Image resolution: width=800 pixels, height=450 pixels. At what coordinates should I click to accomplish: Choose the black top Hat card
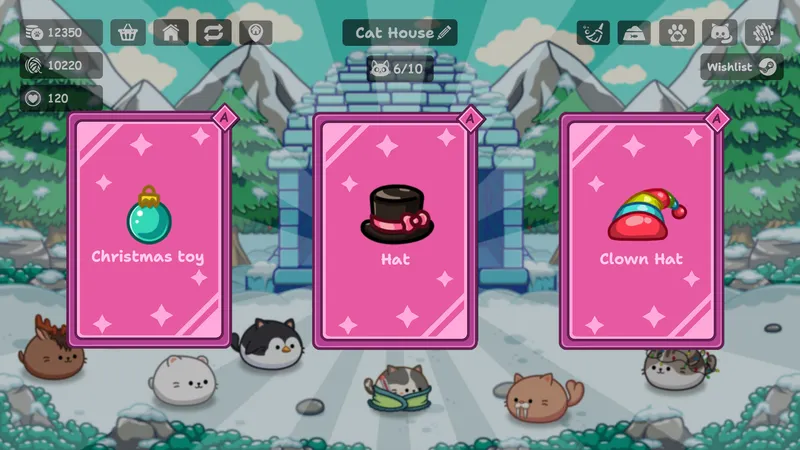tap(395, 230)
